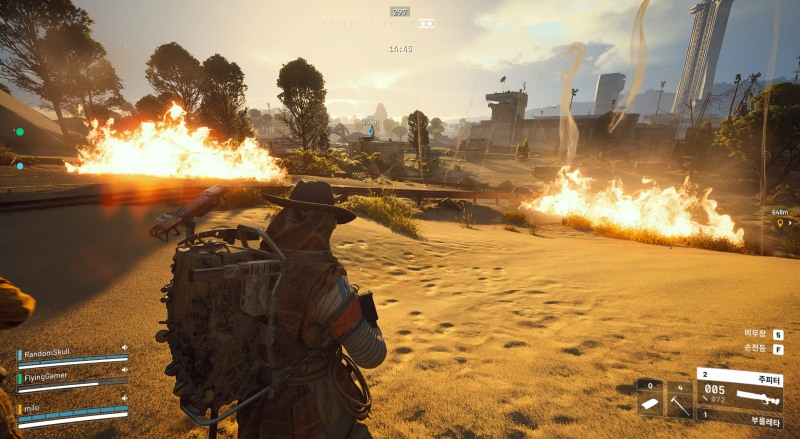Select squadmate milo in the squad list
The image size is (800, 439).
[36, 407]
